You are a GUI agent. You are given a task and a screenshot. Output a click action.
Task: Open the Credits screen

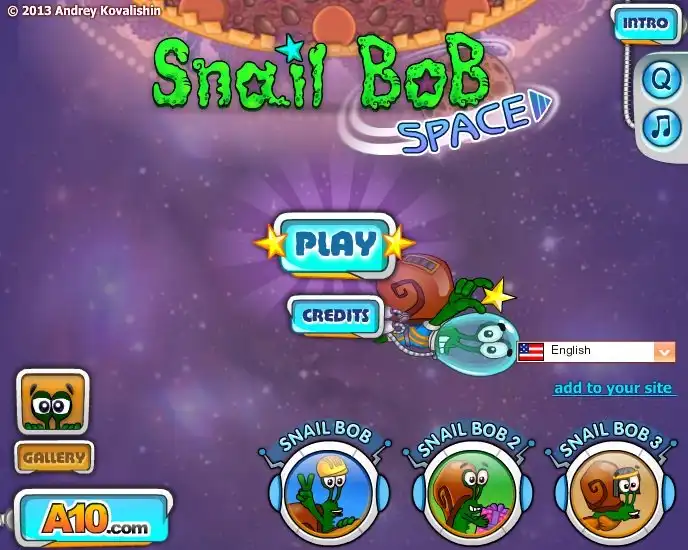tap(336, 316)
